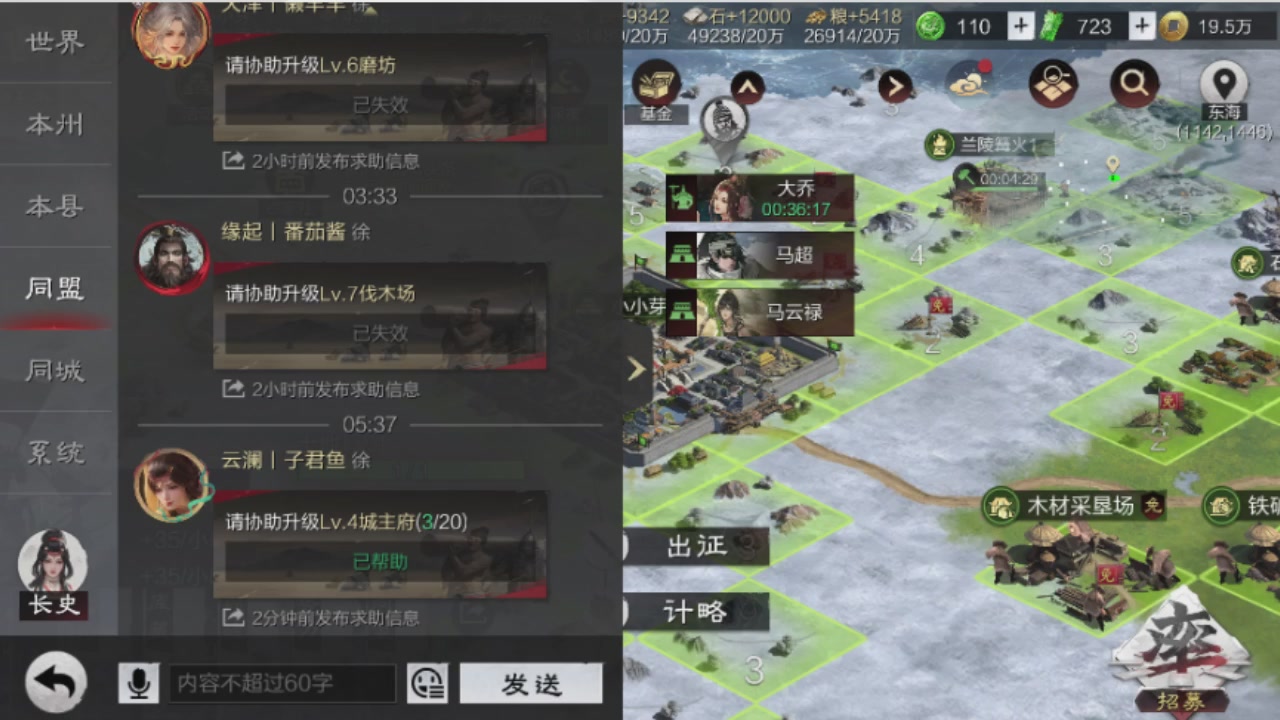Open the world map overview icon

[1054, 85]
